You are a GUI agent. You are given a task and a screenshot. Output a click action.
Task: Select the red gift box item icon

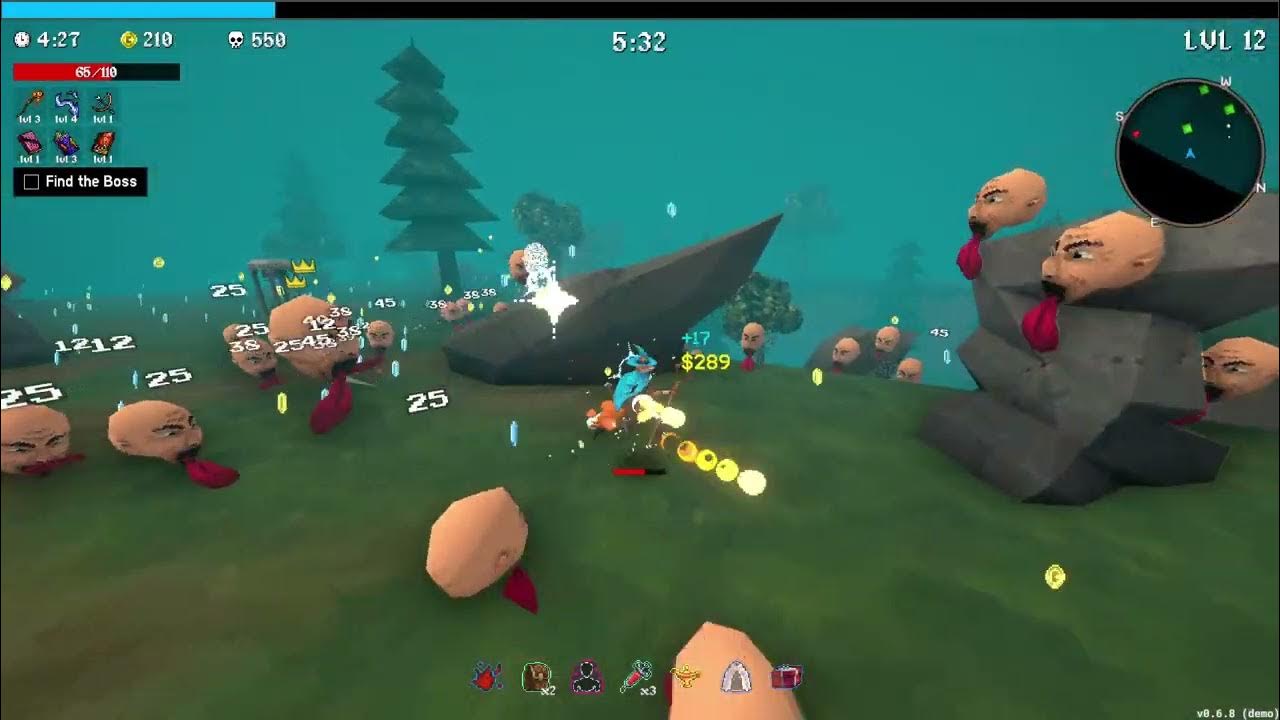pyautogui.click(x=786, y=677)
